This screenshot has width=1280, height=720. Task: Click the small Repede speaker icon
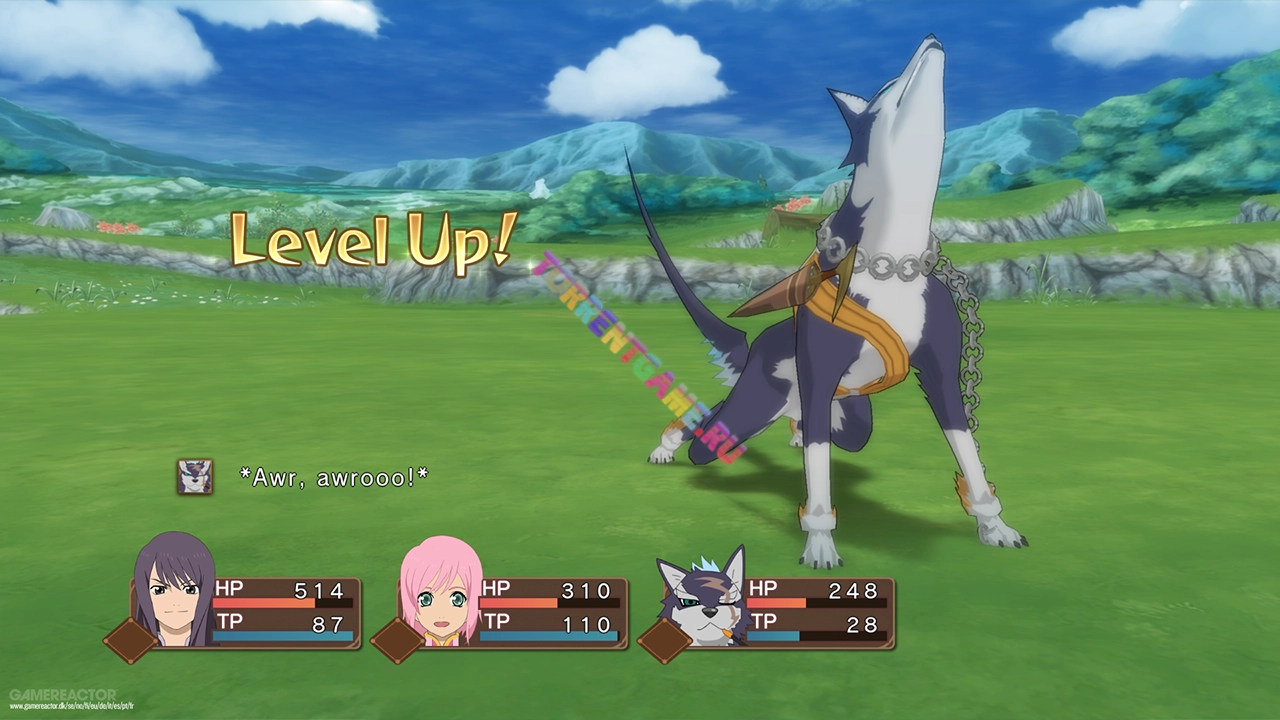tap(194, 477)
